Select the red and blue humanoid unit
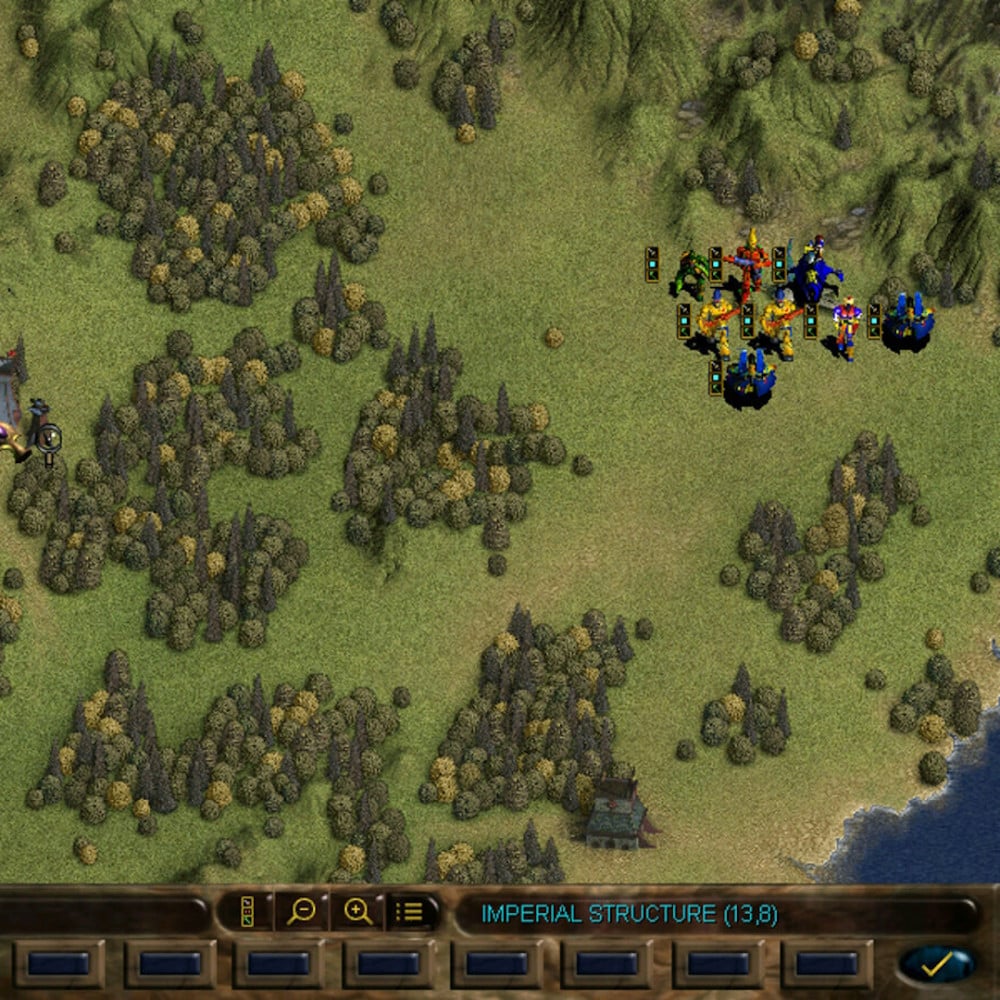1000x1000 pixels. click(847, 326)
